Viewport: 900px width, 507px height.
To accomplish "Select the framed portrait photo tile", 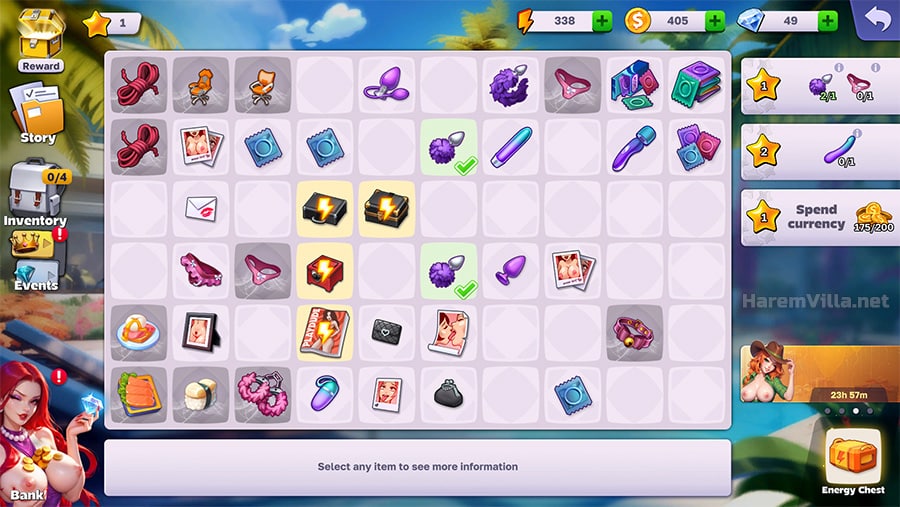I will coord(201,332).
